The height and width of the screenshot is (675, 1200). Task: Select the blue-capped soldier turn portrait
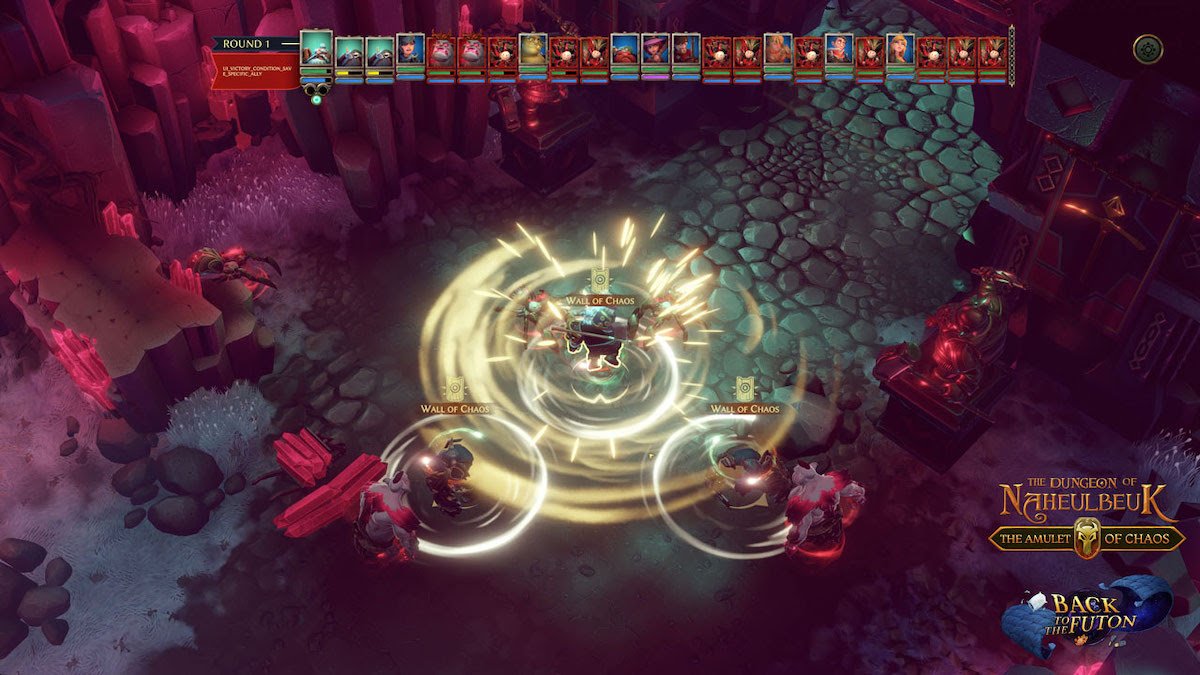click(x=411, y=50)
